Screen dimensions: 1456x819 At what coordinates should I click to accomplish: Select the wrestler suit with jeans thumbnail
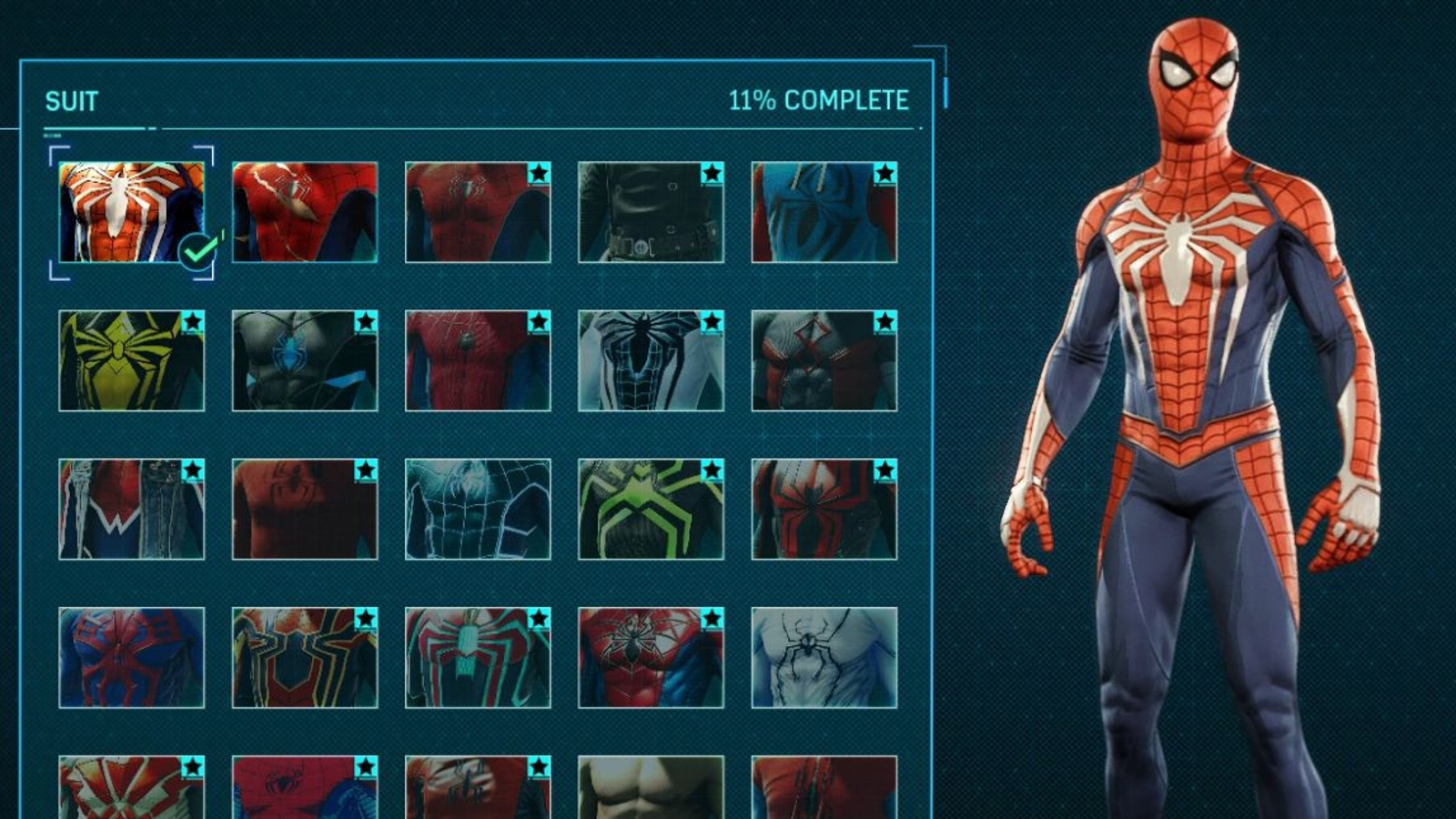[x=132, y=514]
